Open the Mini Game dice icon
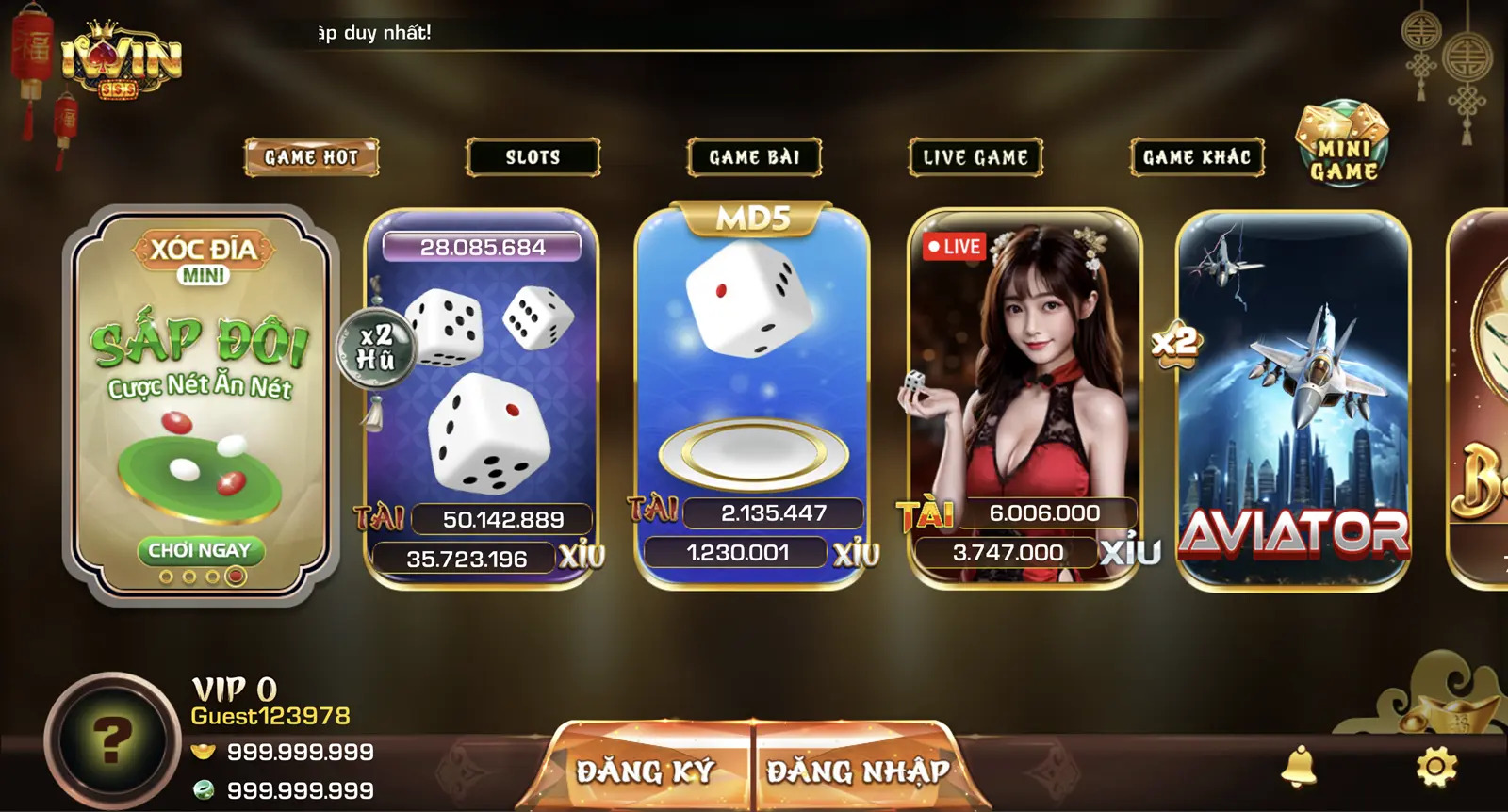The width and height of the screenshot is (1508, 812). (1343, 144)
